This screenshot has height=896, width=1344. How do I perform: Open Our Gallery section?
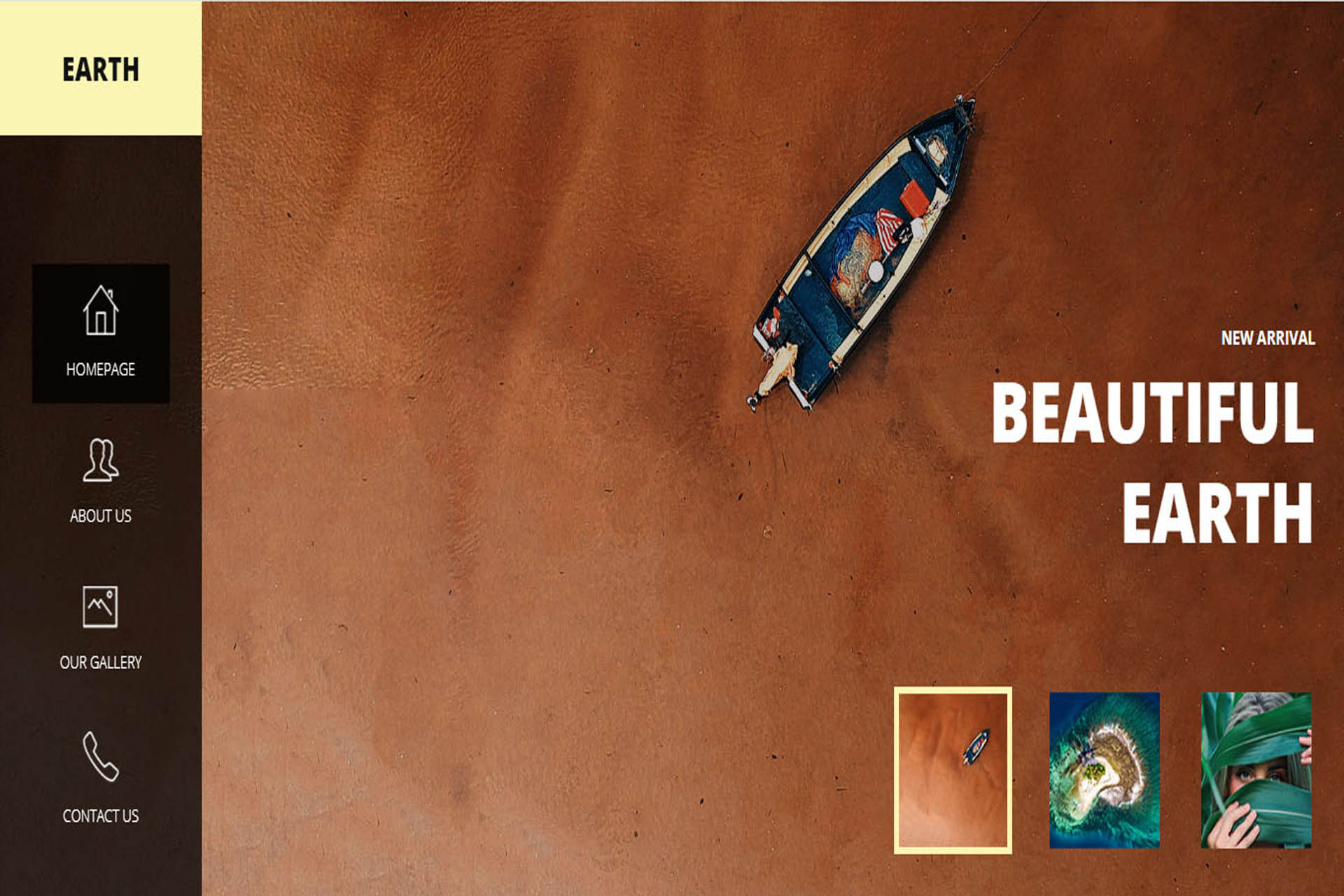pyautogui.click(x=101, y=628)
